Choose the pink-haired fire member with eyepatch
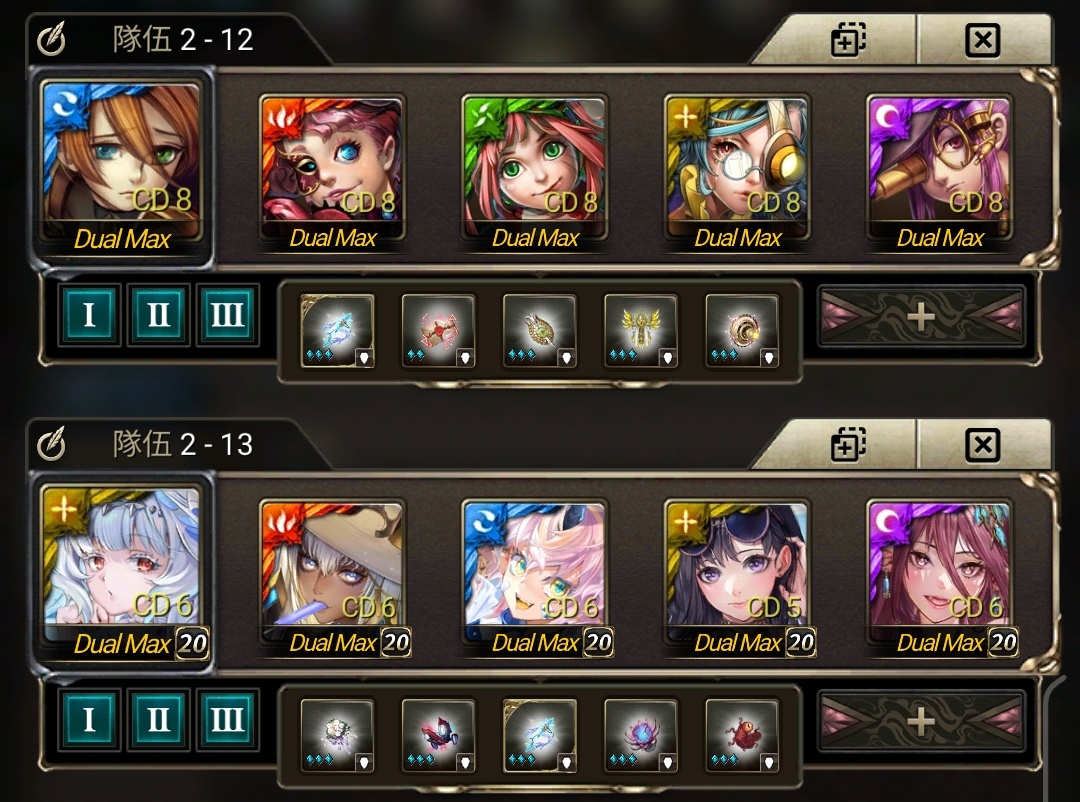The width and height of the screenshot is (1080, 802). pos(332,168)
